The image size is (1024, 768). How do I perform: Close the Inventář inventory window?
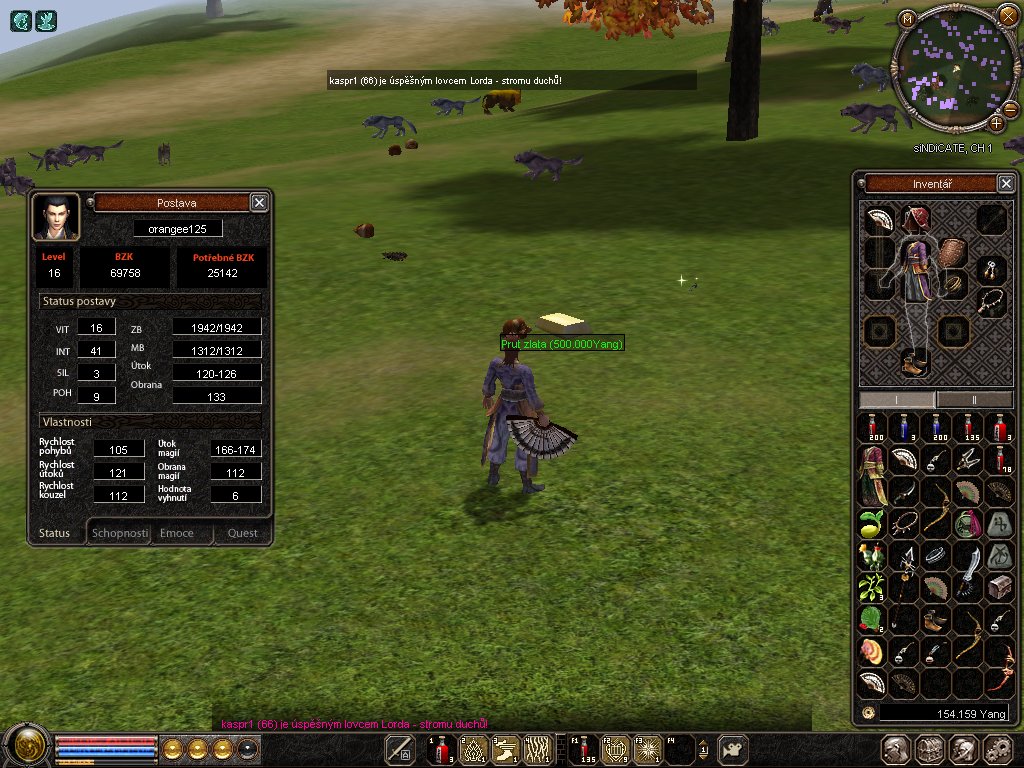[x=1006, y=183]
